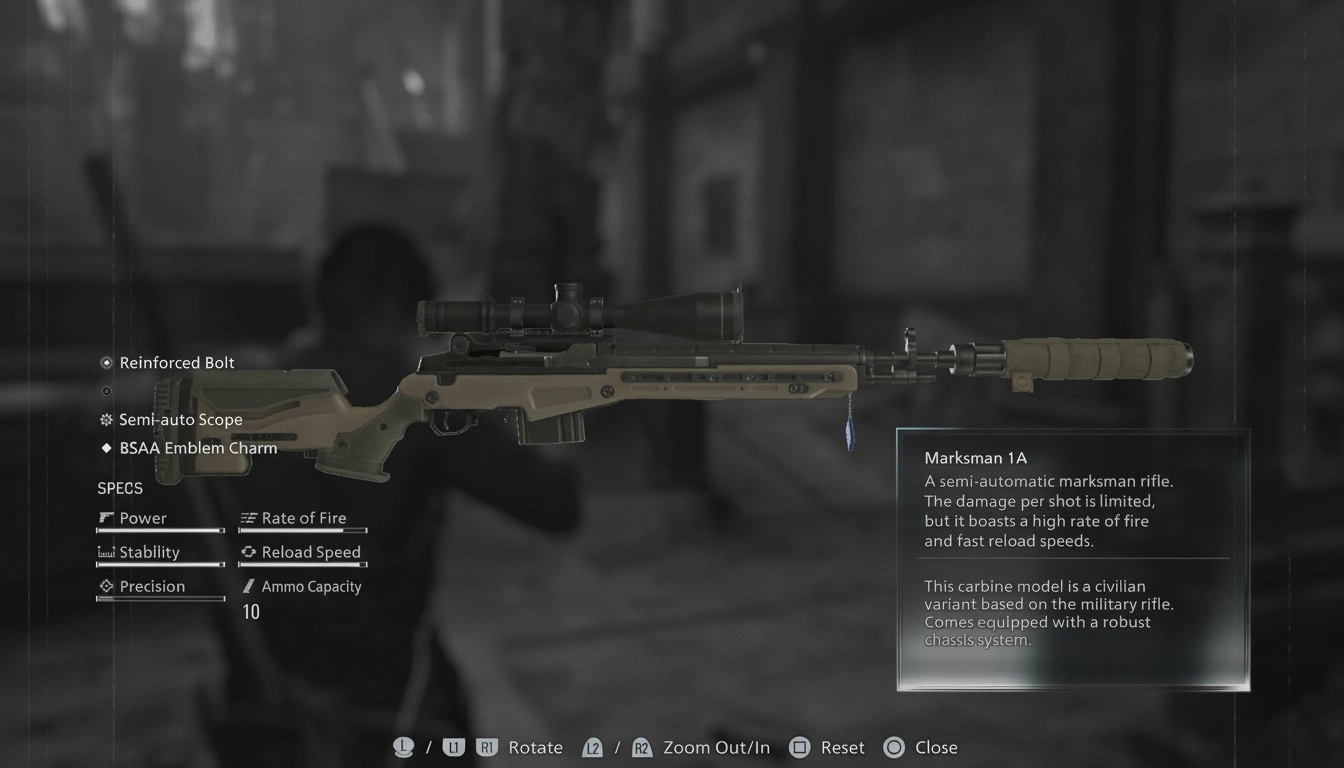This screenshot has width=1344, height=768.
Task: Select the Circle Close option
Action: click(893, 746)
